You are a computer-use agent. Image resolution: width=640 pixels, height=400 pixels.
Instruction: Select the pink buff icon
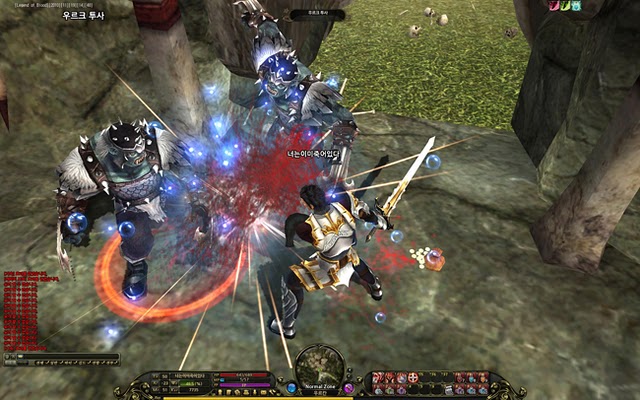pyautogui.click(x=553, y=6)
